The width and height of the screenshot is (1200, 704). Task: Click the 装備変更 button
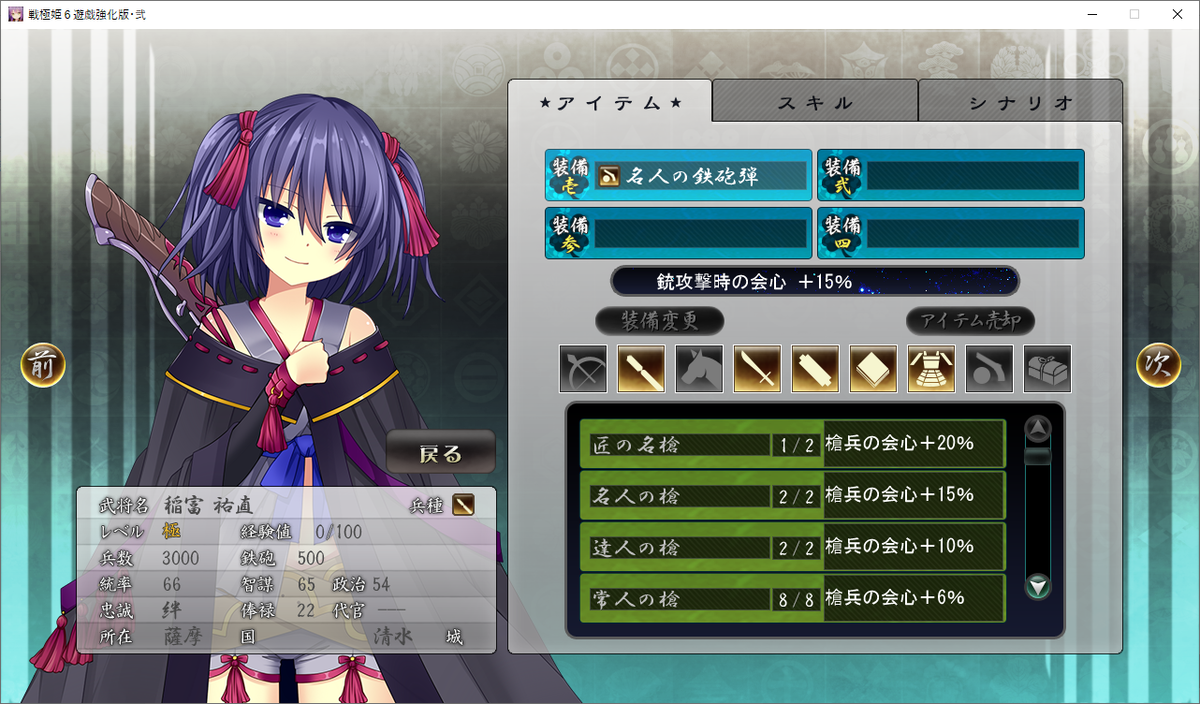pos(659,321)
